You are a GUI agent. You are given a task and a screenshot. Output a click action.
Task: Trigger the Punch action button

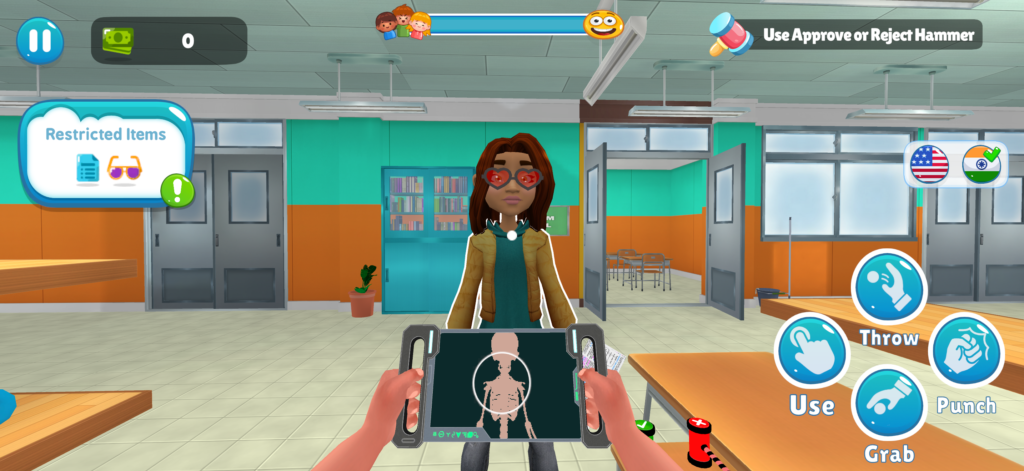[x=966, y=352]
